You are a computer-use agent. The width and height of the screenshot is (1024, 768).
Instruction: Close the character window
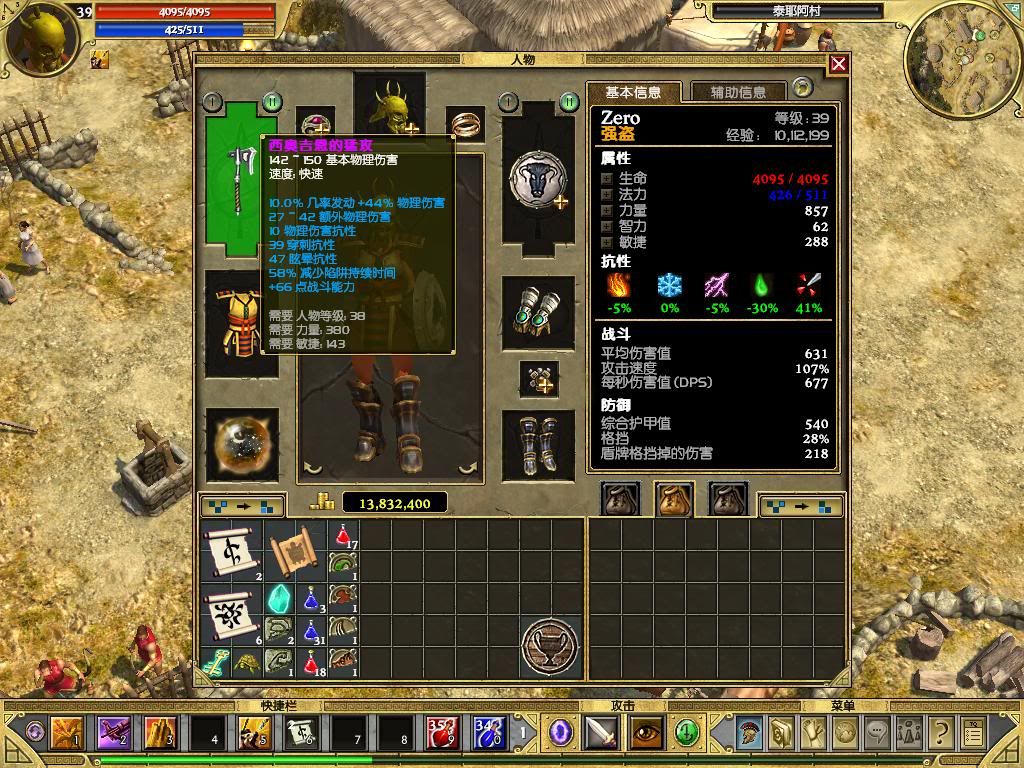tap(839, 64)
